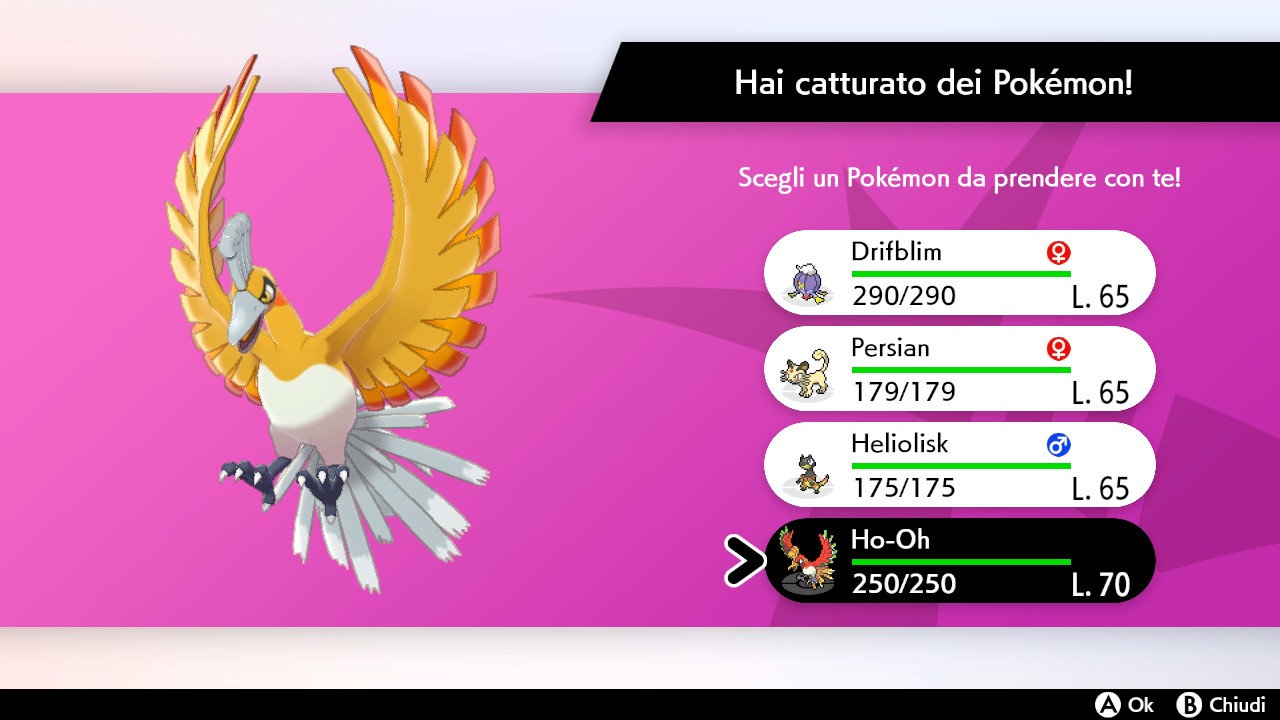Click Heliolisk's male gender symbol

pyautogui.click(x=1057, y=445)
